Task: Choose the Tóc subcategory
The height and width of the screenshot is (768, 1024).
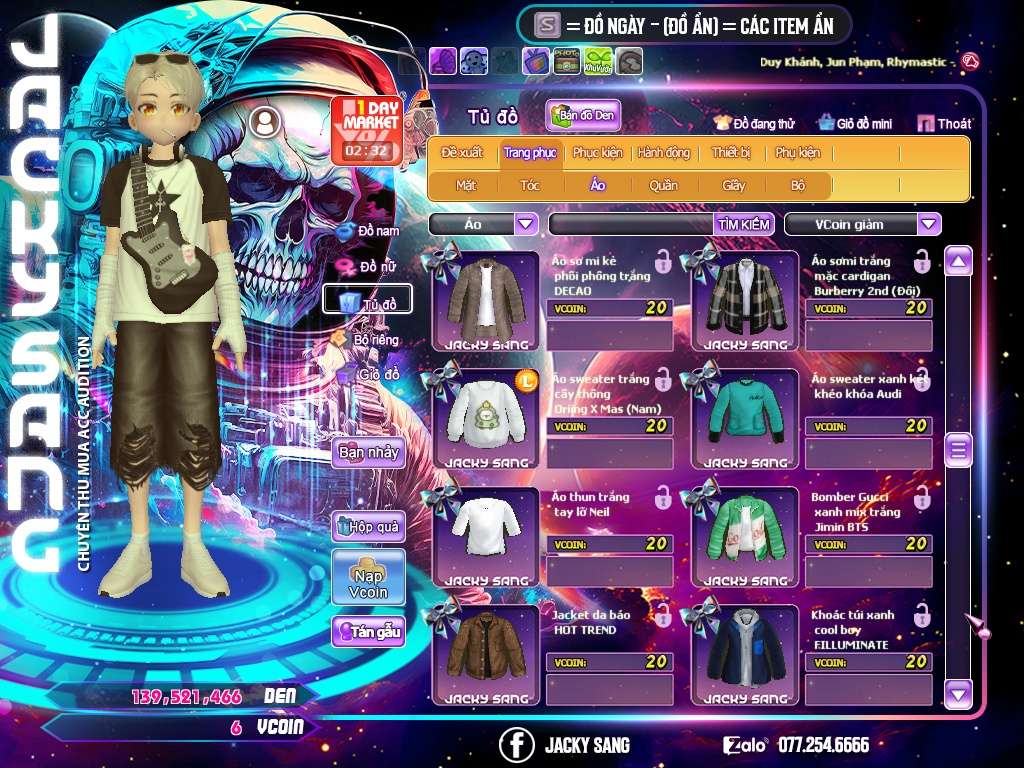Action: [530, 185]
